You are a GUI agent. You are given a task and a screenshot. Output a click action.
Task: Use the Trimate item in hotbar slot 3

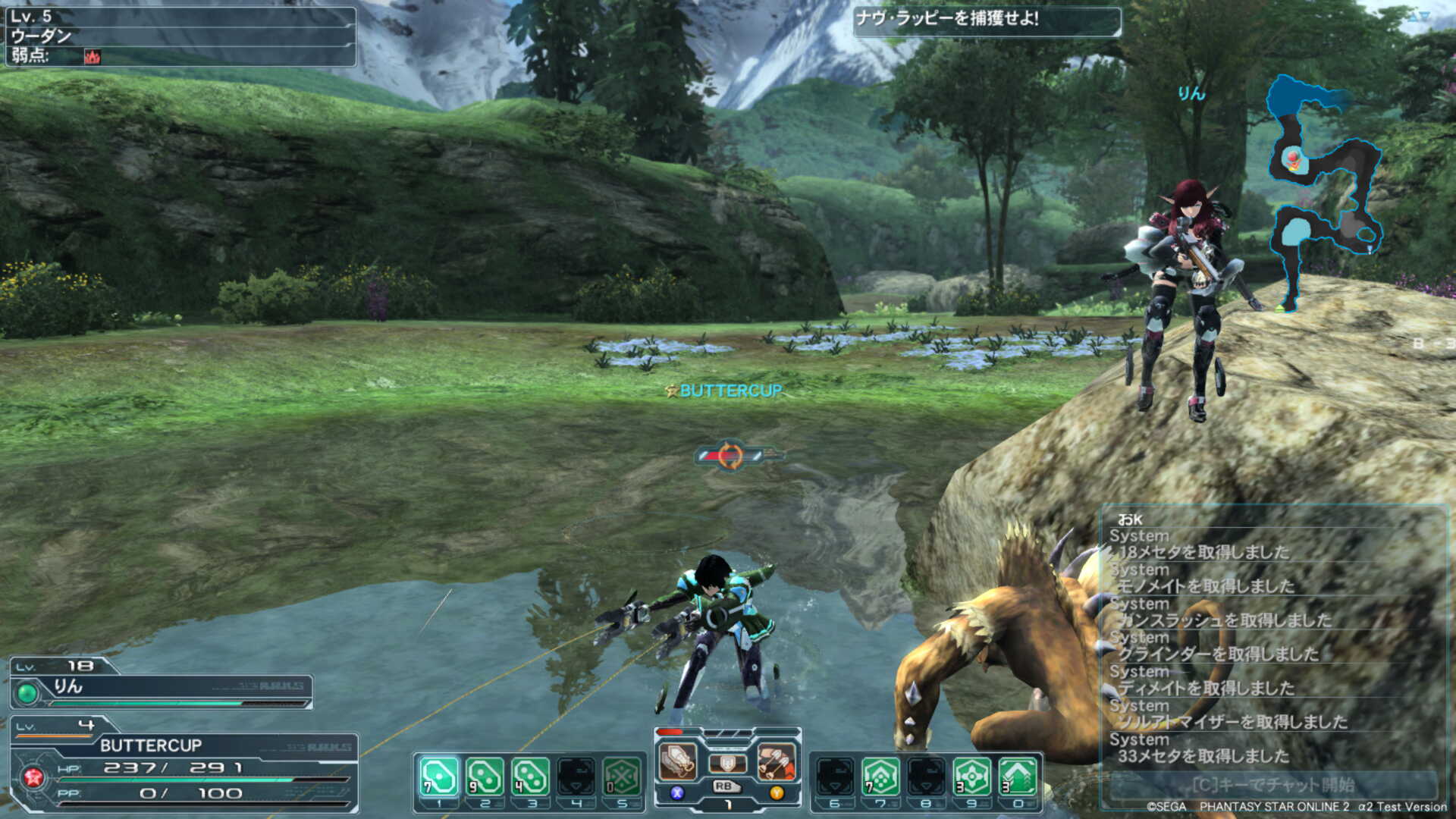click(530, 777)
